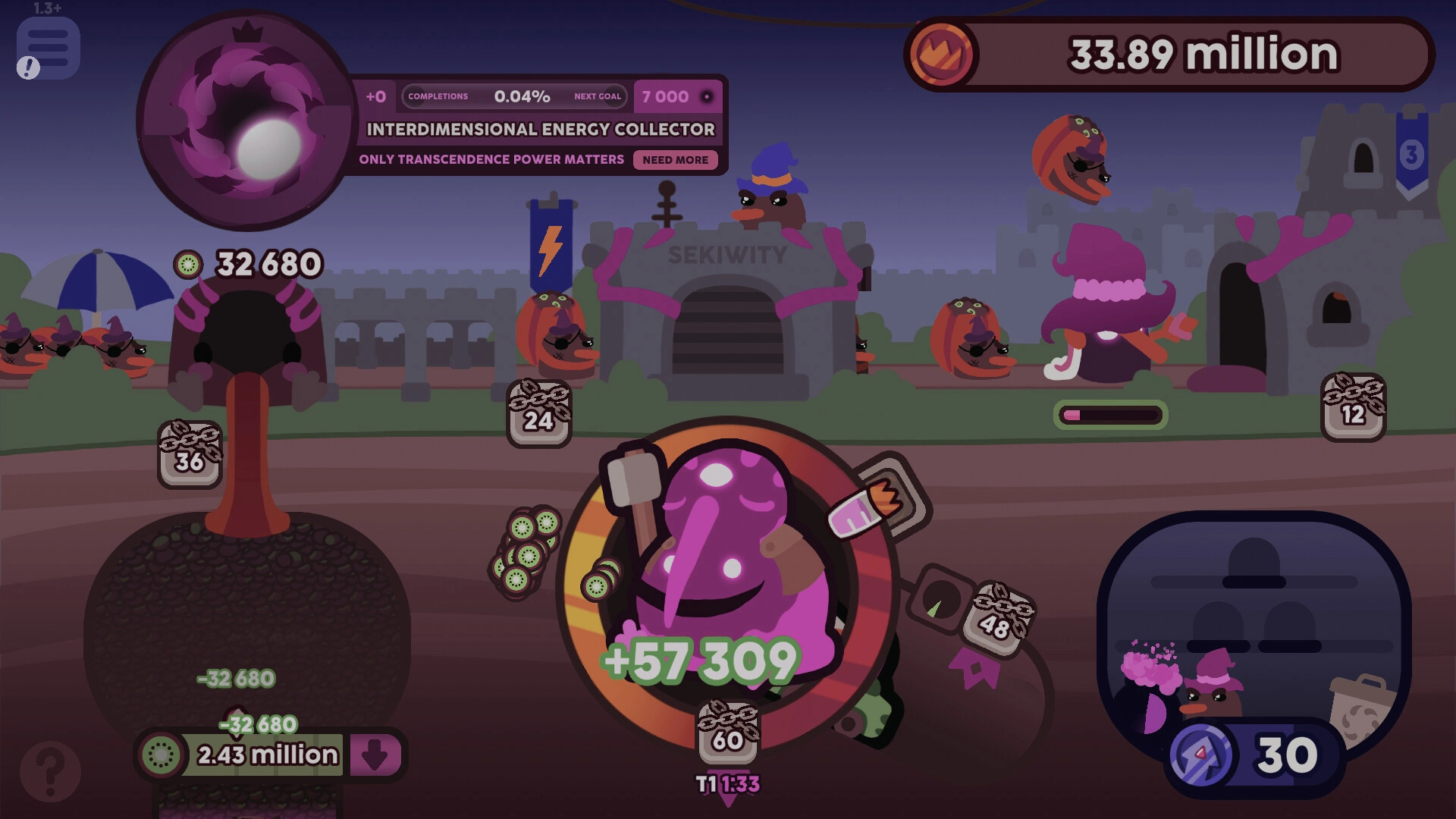Select the chained slot labeled 12
Image resolution: width=1456 pixels, height=819 pixels.
point(1353,407)
